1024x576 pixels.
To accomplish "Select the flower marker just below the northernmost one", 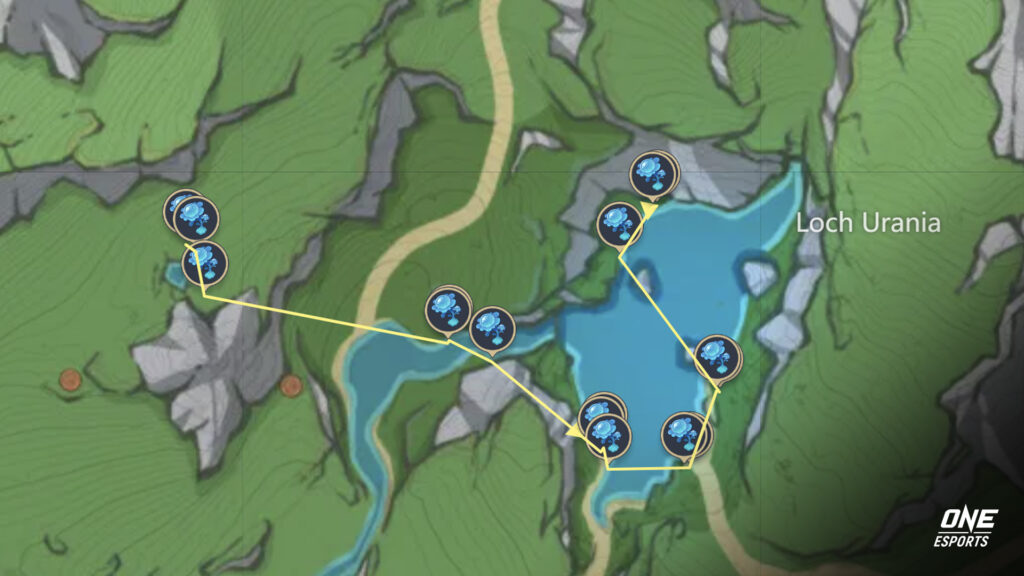I will pos(619,223).
